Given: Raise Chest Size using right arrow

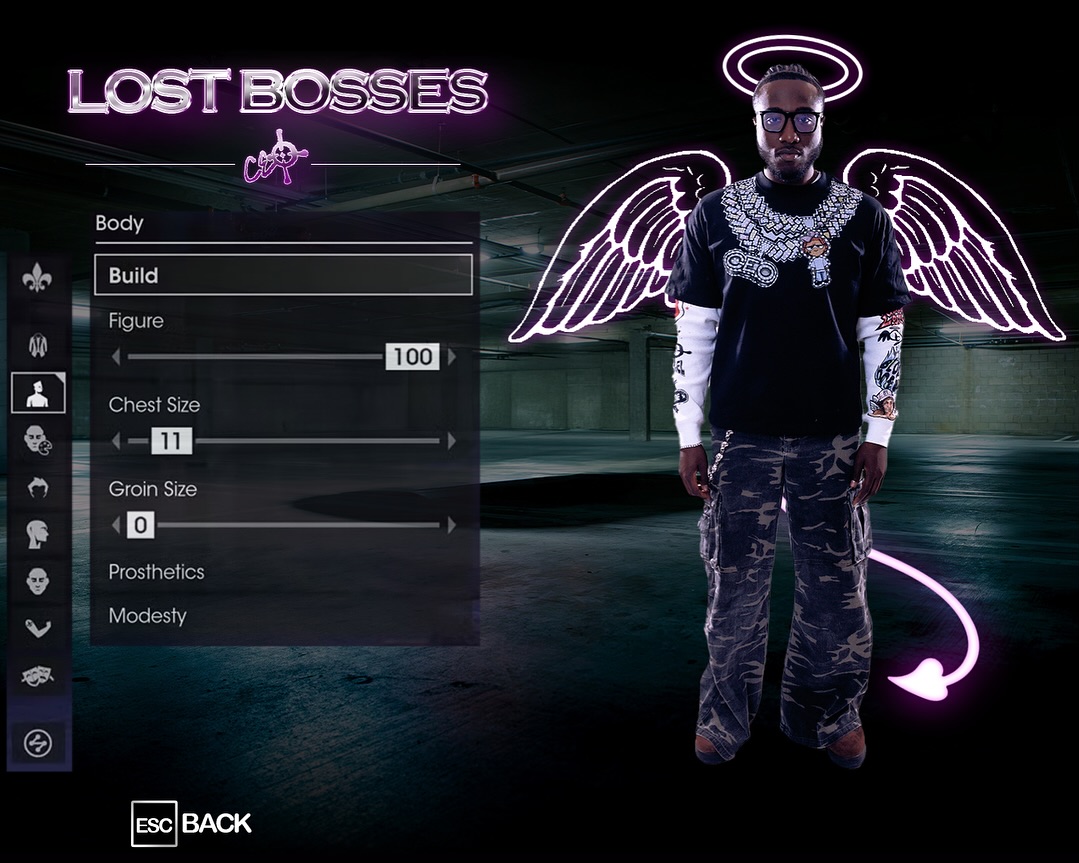Looking at the screenshot, I should pyautogui.click(x=452, y=441).
